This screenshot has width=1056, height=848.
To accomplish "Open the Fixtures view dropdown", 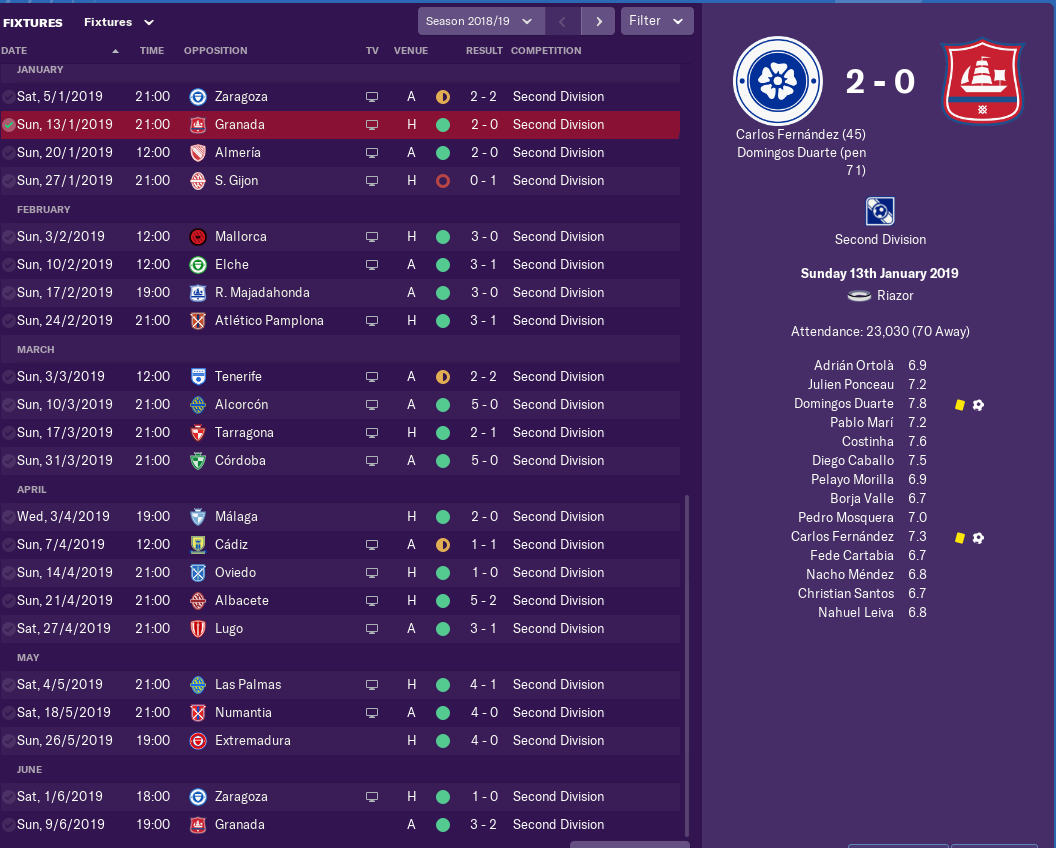I will (119, 22).
